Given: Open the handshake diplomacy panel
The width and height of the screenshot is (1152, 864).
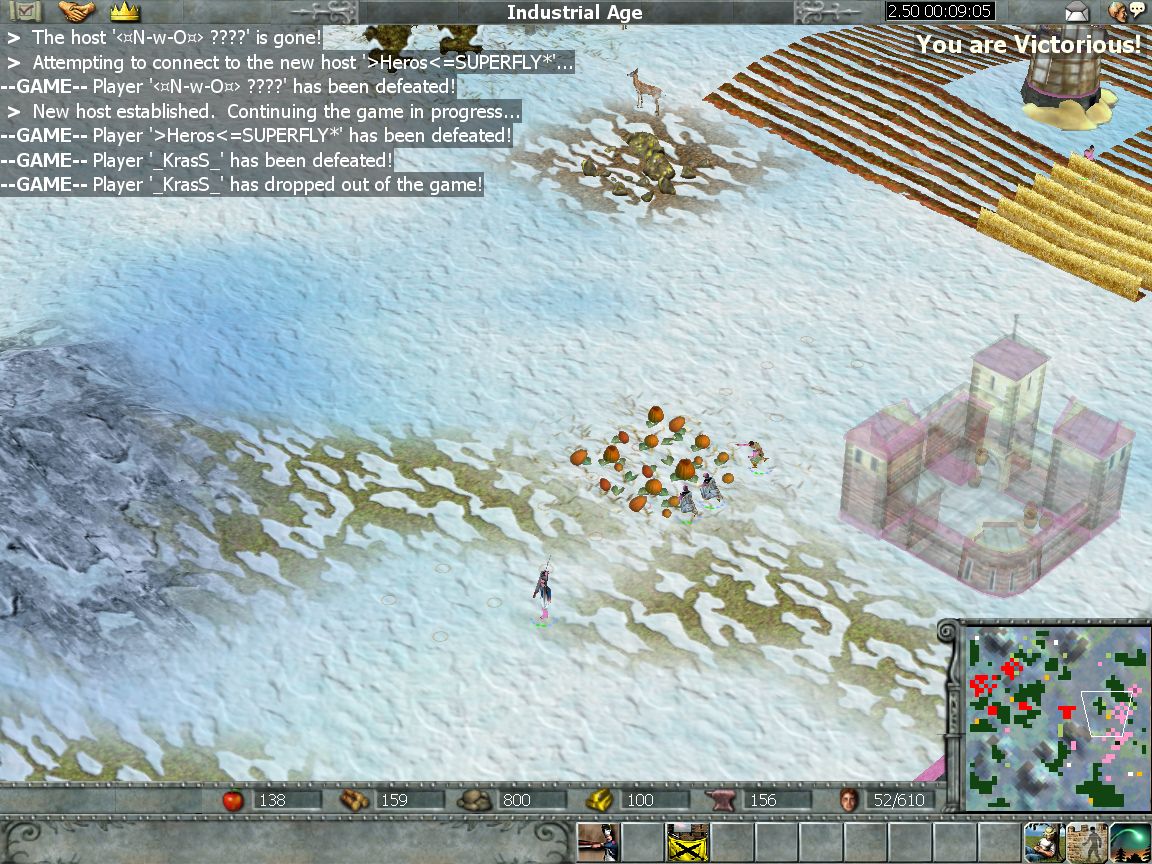Looking at the screenshot, I should [77, 12].
